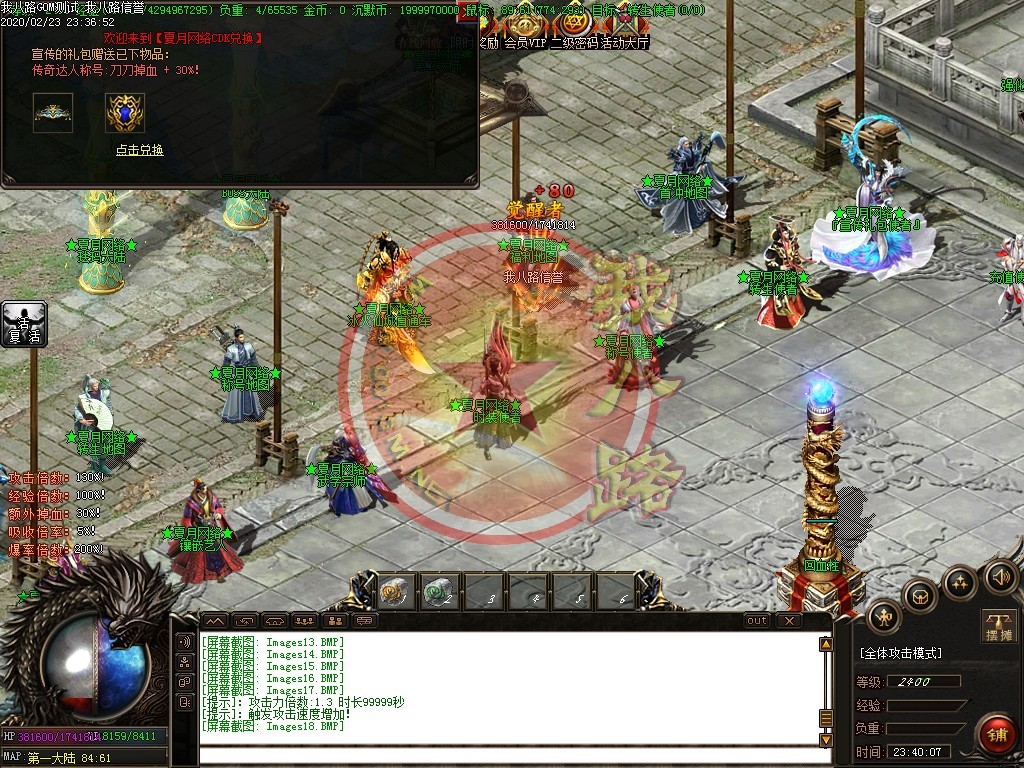Select the blue gem shield reward icon
Screen dimensions: 1024x768
(x=125, y=112)
